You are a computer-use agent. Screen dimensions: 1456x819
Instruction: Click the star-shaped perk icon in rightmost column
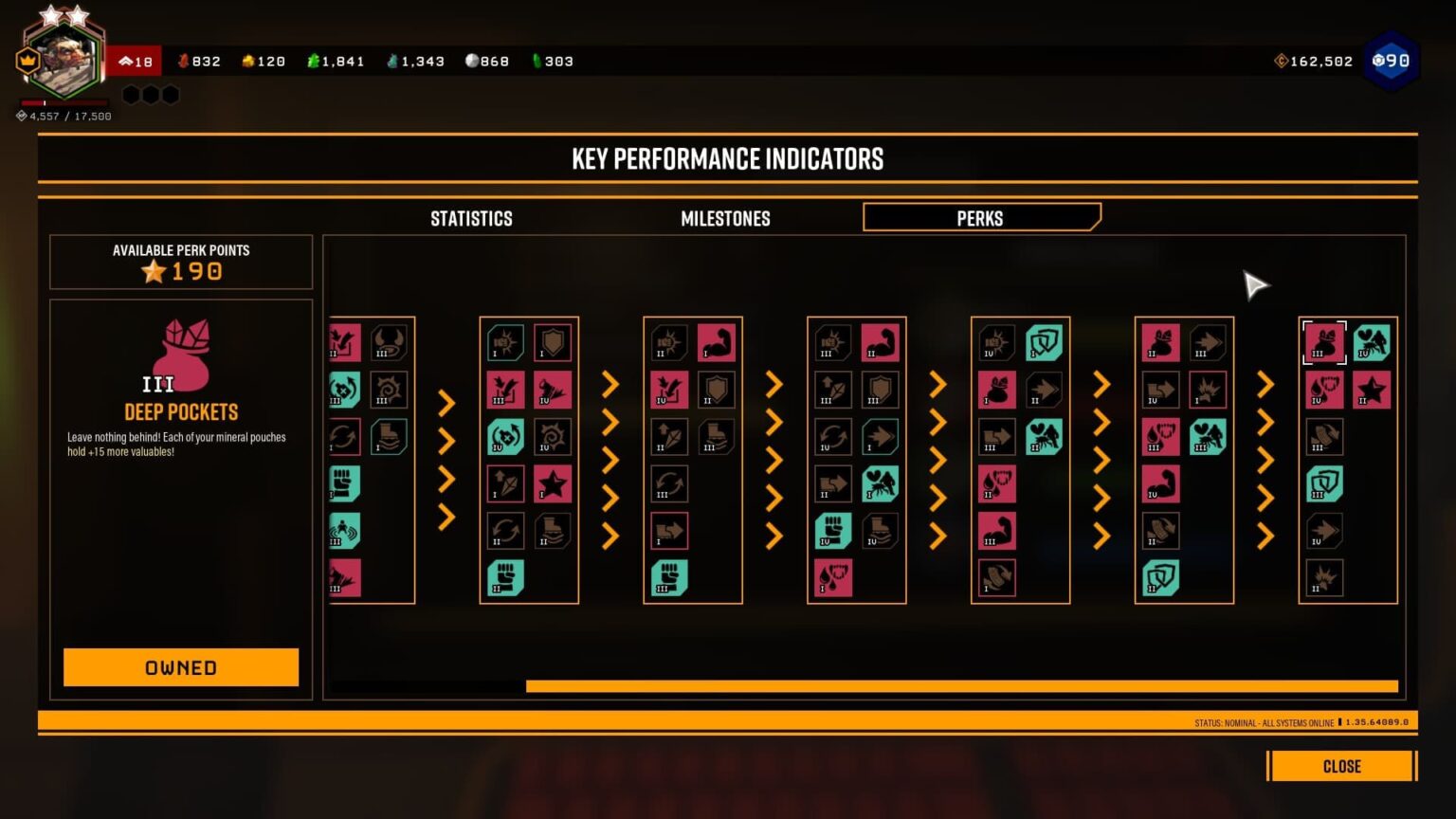(x=1372, y=390)
